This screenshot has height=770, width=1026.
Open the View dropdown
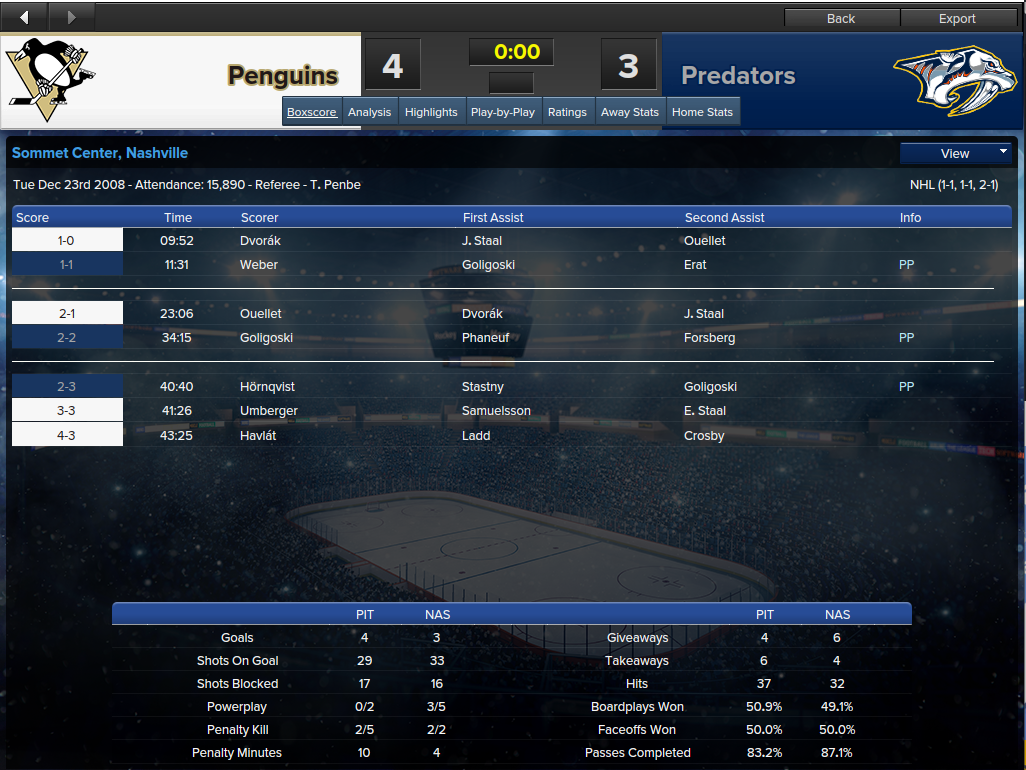(x=956, y=153)
